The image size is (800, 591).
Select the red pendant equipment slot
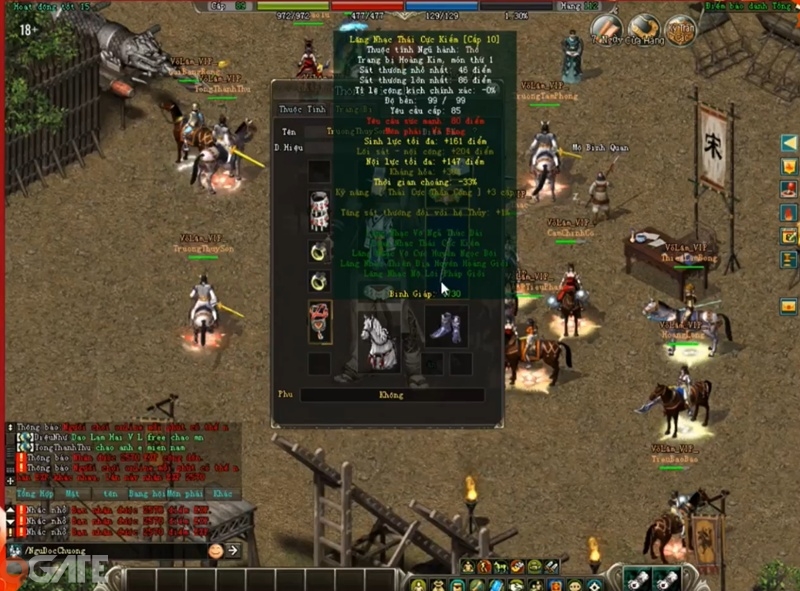tap(320, 322)
